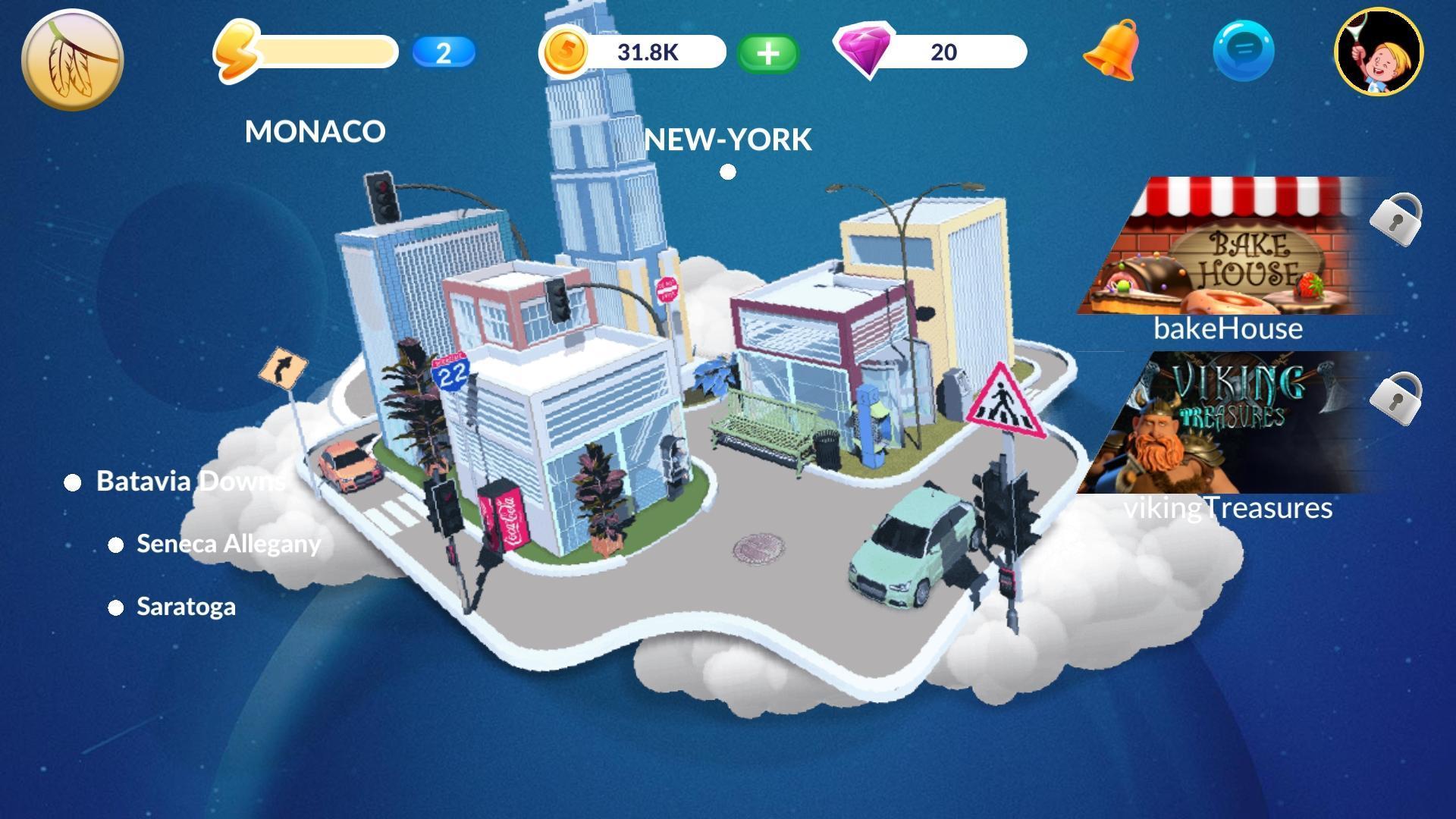The width and height of the screenshot is (1456, 819).
Task: Click the padlock on Viking Treasures
Action: [1395, 397]
